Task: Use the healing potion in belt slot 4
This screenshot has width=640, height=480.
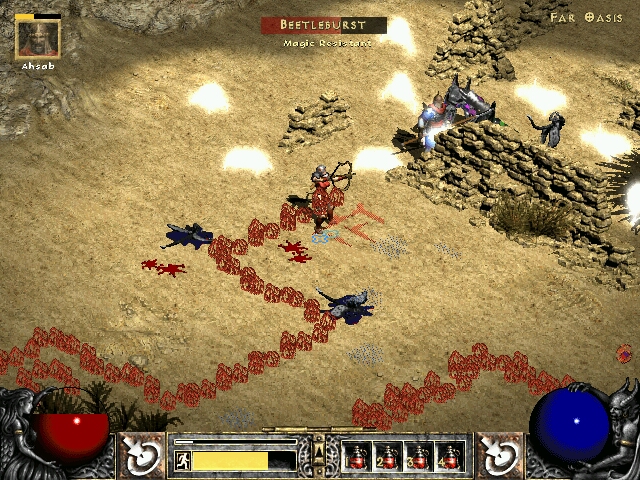Action: pyautogui.click(x=449, y=456)
